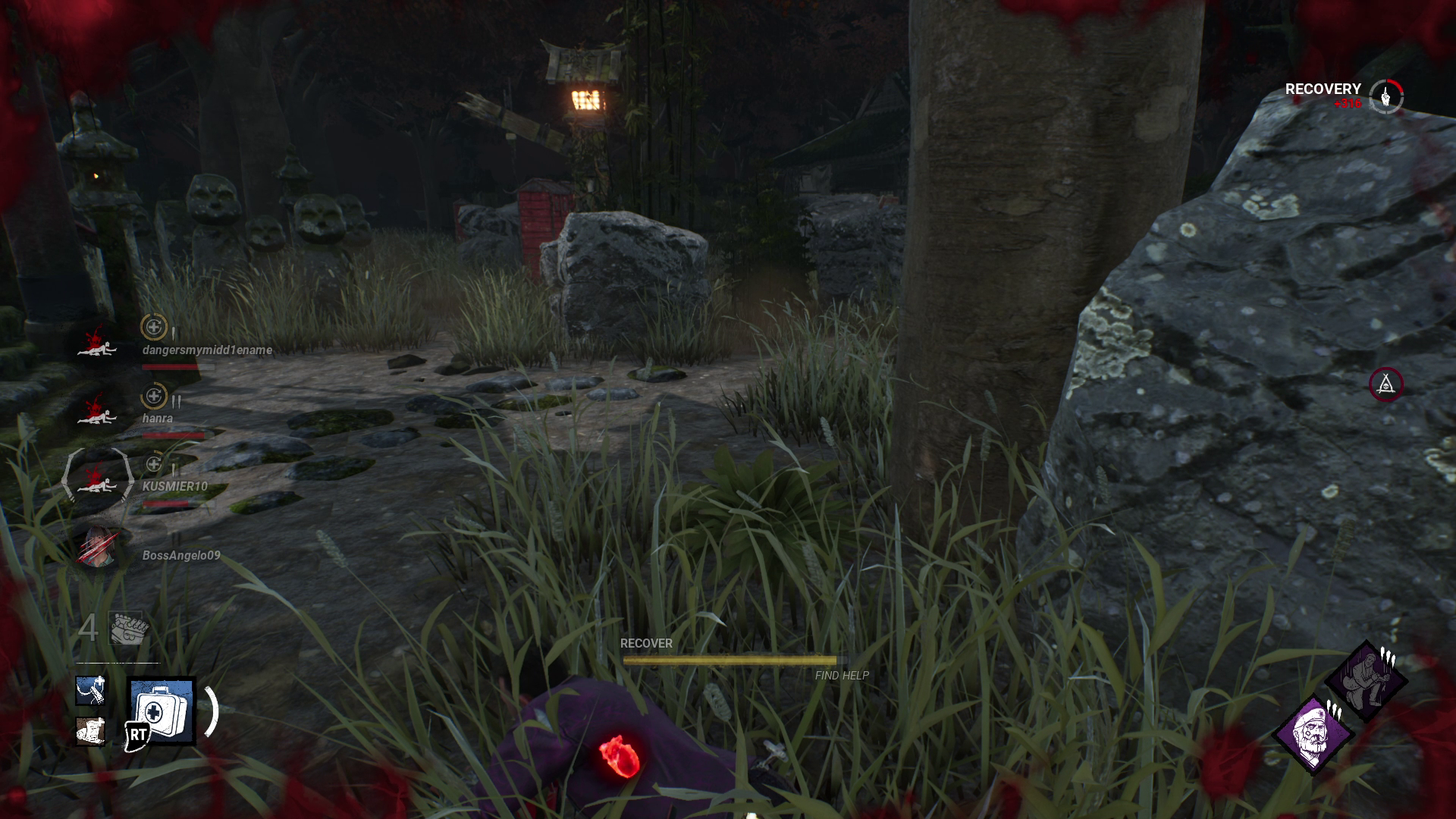Select dangersmymidd1ename's downed status icon
Screen dimensions: 1456x819
(x=97, y=342)
